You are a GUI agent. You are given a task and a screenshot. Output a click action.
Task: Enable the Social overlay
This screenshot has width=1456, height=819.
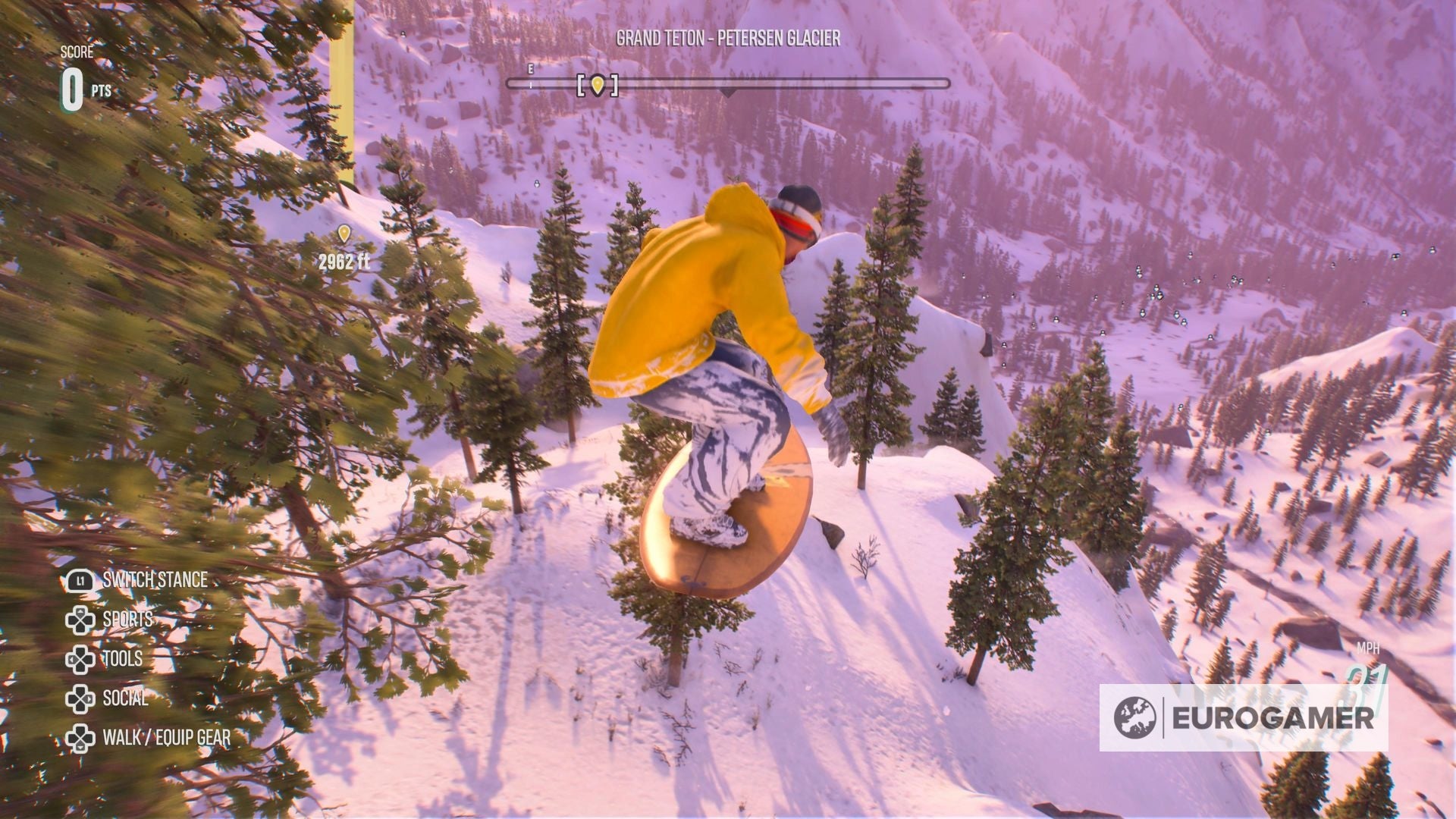click(x=124, y=698)
